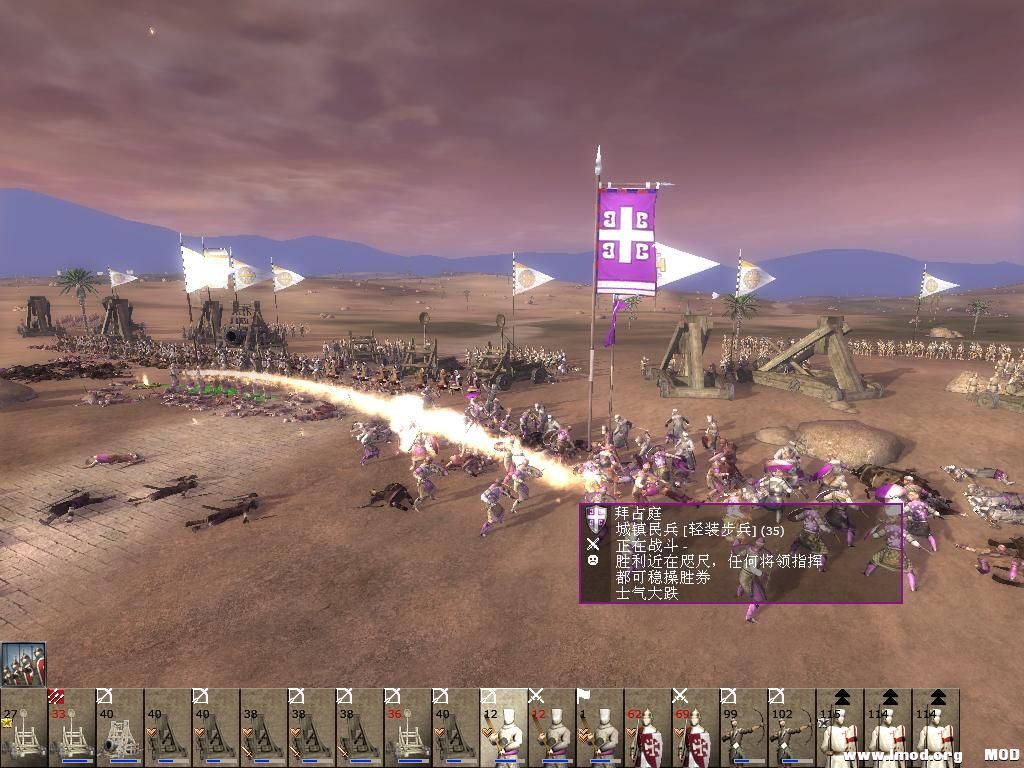
Task: Select the hooded unit card with red 12
Action: click(551, 727)
